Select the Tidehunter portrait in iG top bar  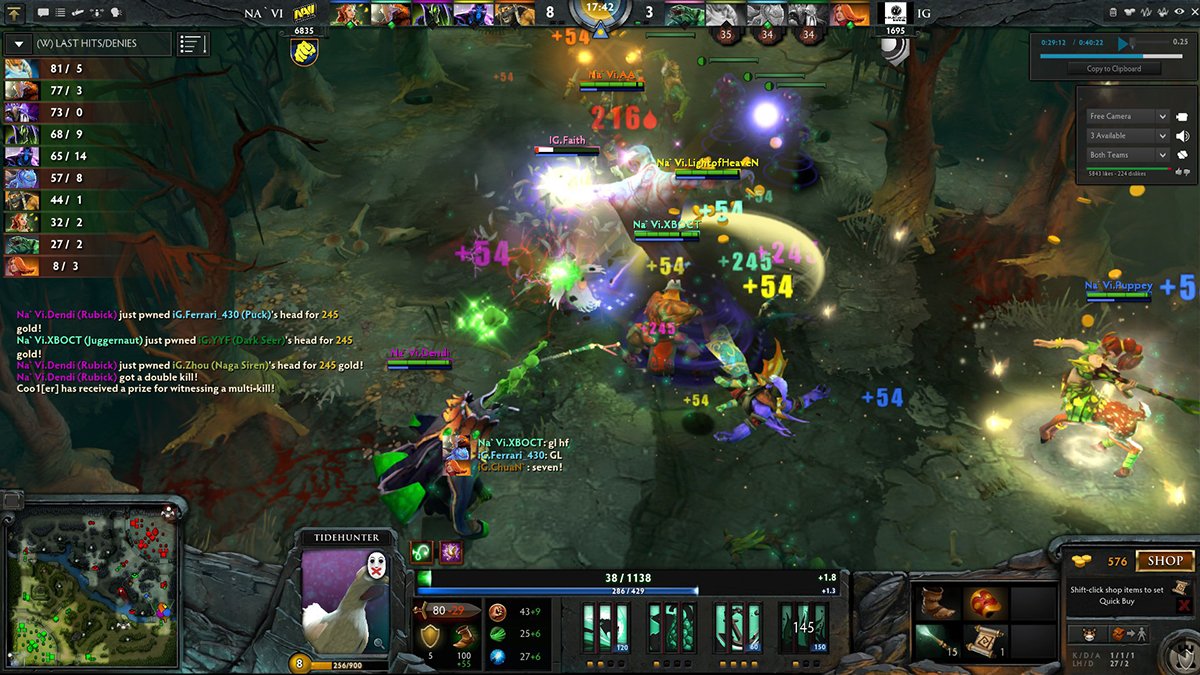tap(688, 14)
